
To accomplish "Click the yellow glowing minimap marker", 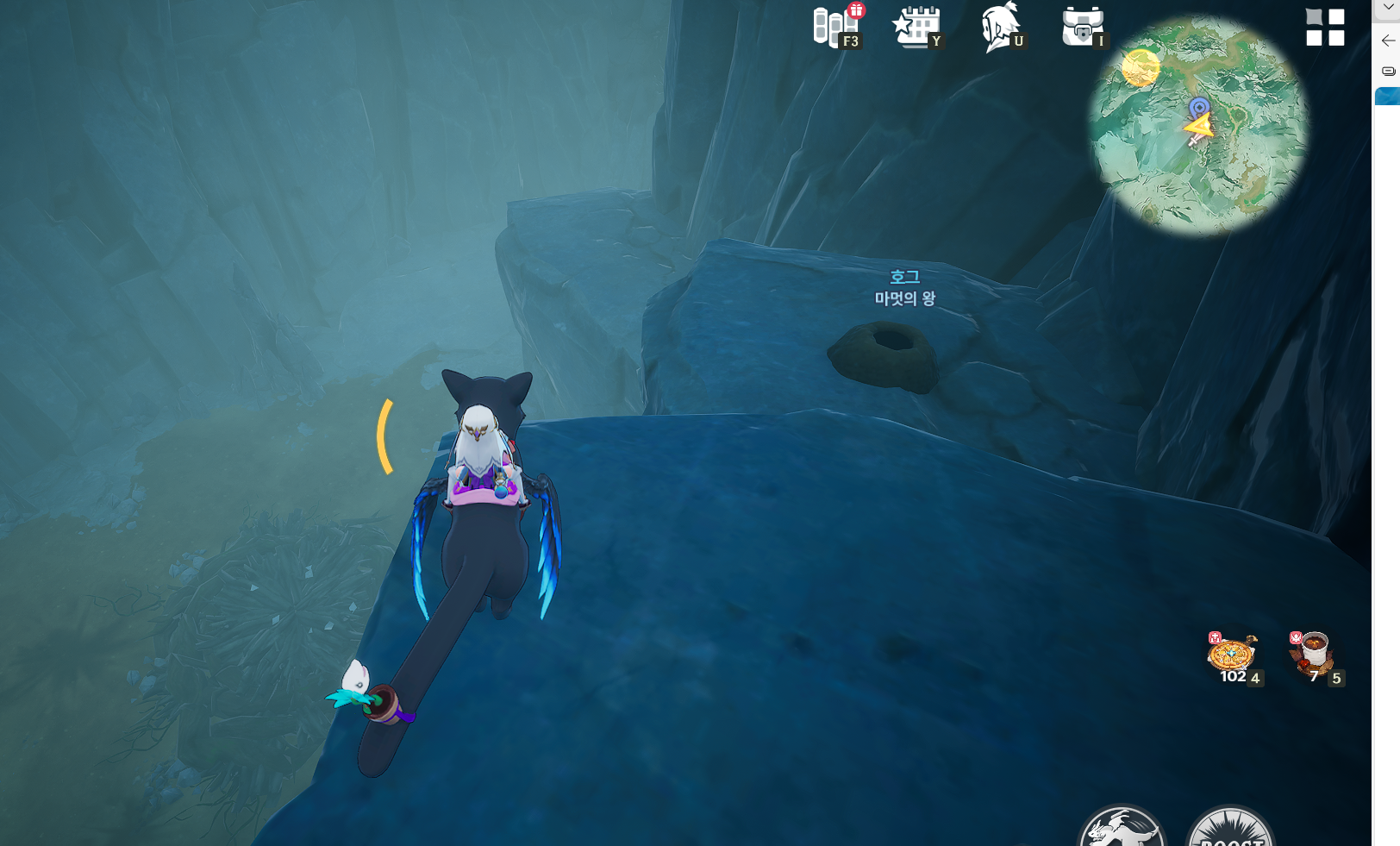I will point(1141,68).
